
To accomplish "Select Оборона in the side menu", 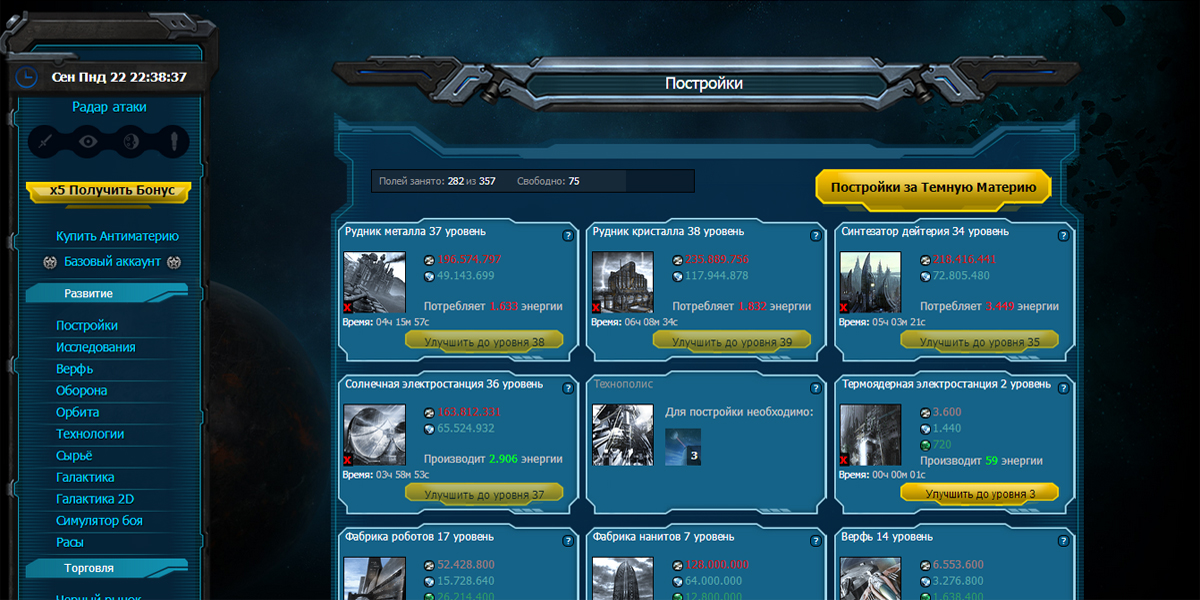I will coord(82,391).
